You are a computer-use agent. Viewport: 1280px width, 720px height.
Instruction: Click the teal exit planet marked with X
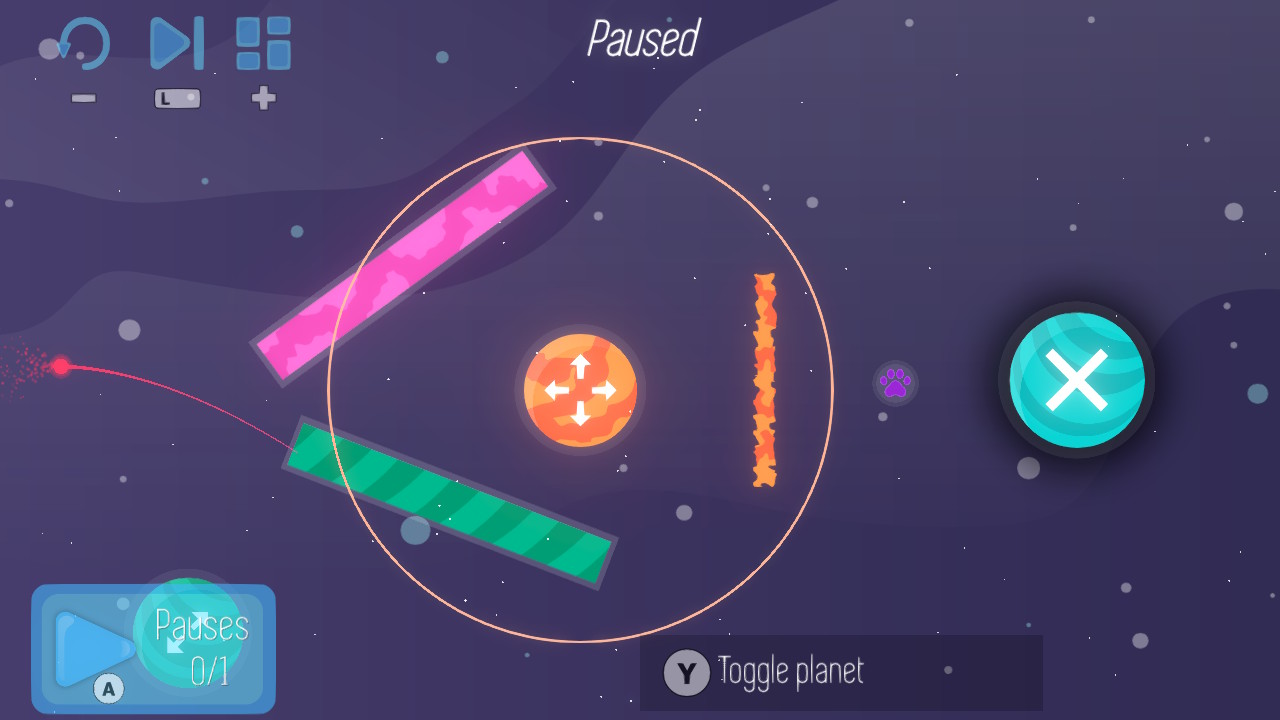tap(1076, 380)
